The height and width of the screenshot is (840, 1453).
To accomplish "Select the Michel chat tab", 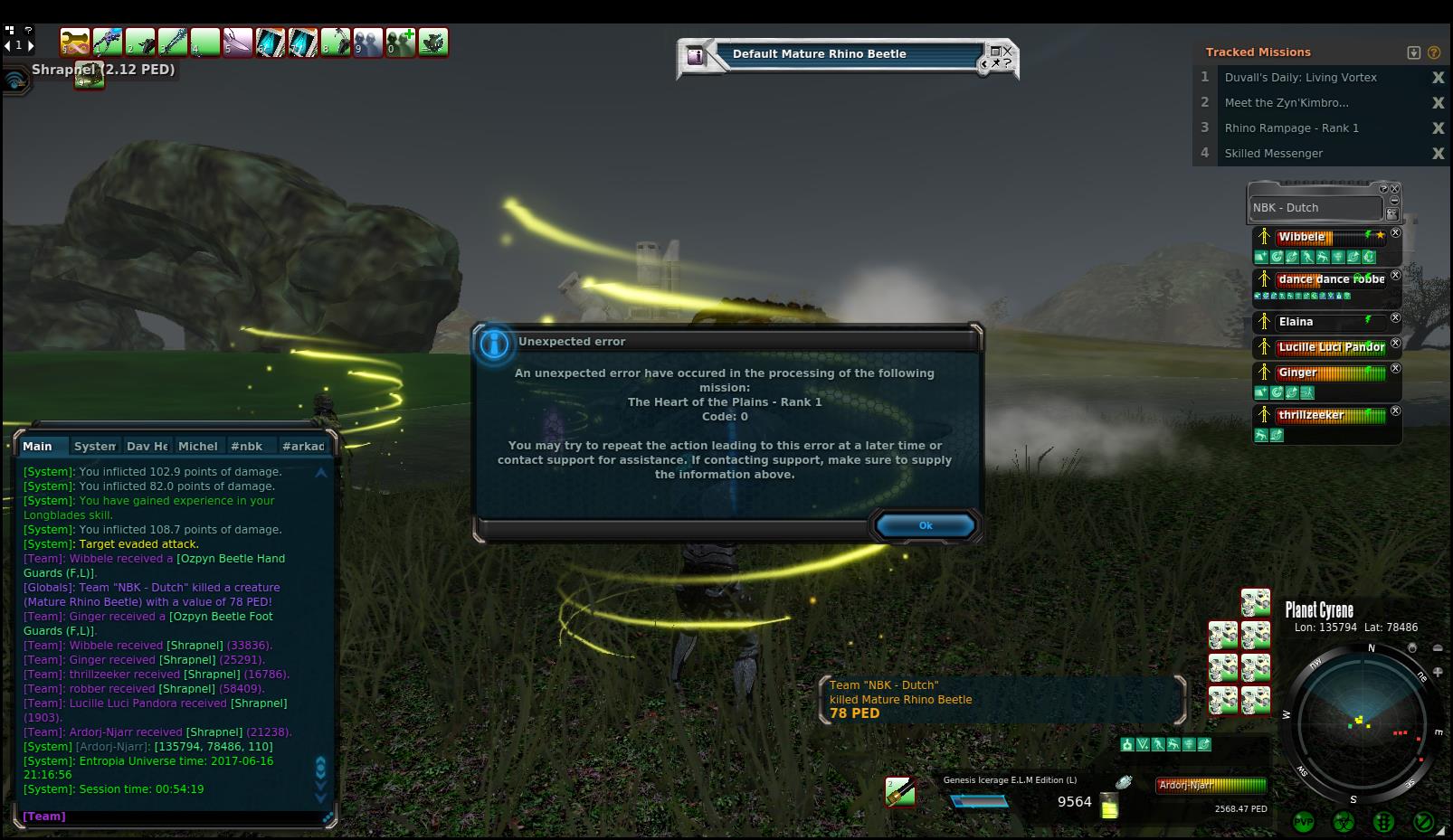I will (x=197, y=446).
